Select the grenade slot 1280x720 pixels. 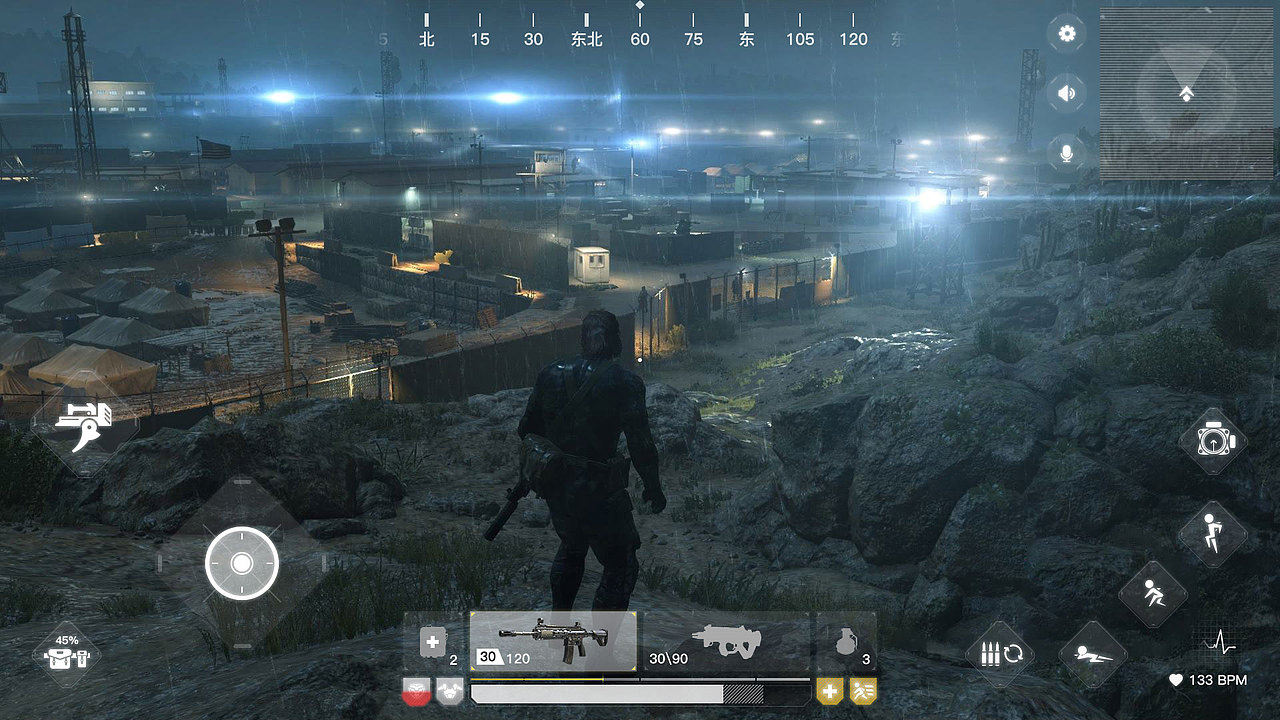(846, 641)
